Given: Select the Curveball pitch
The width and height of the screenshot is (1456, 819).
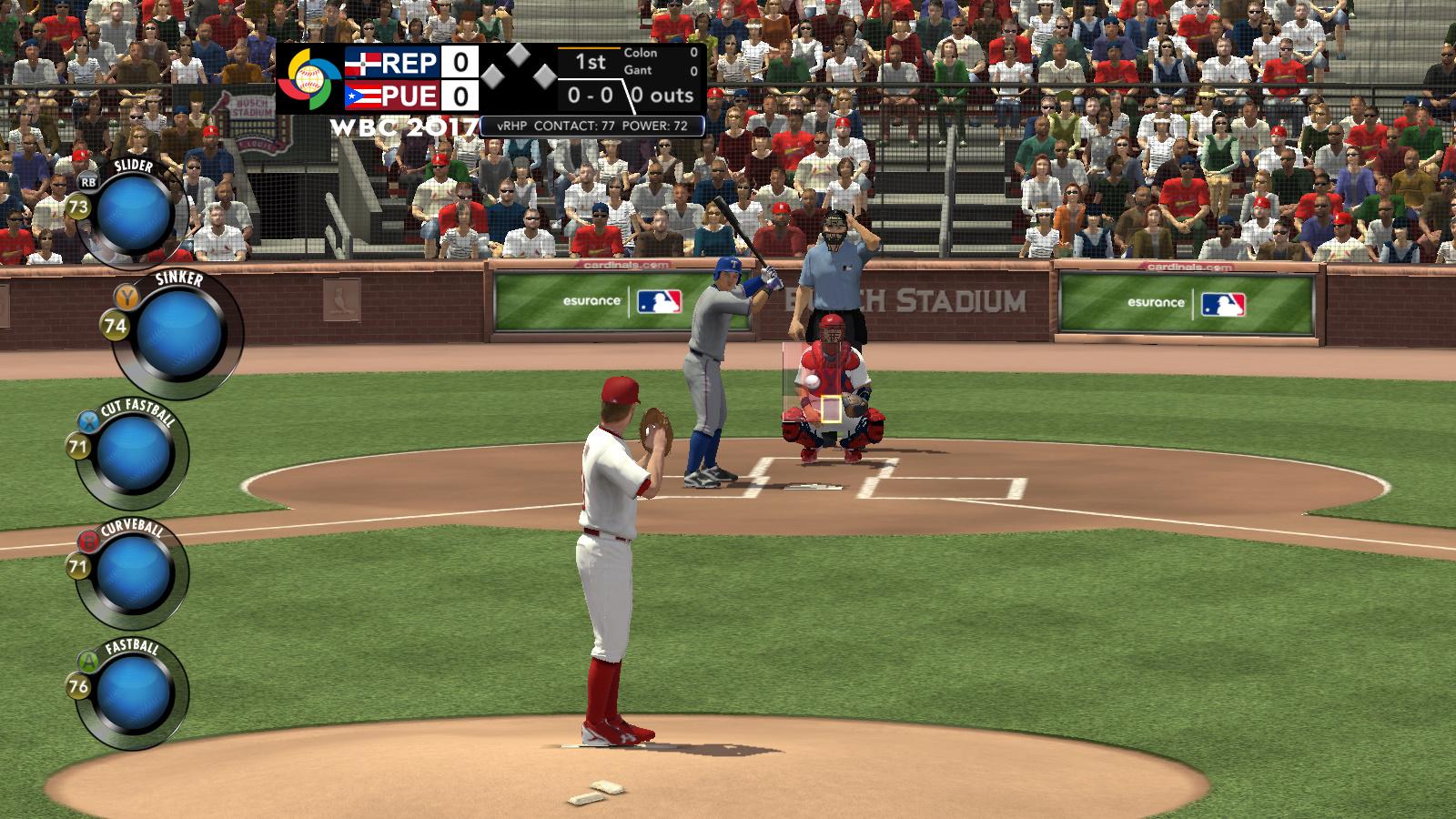Looking at the screenshot, I should (134, 571).
